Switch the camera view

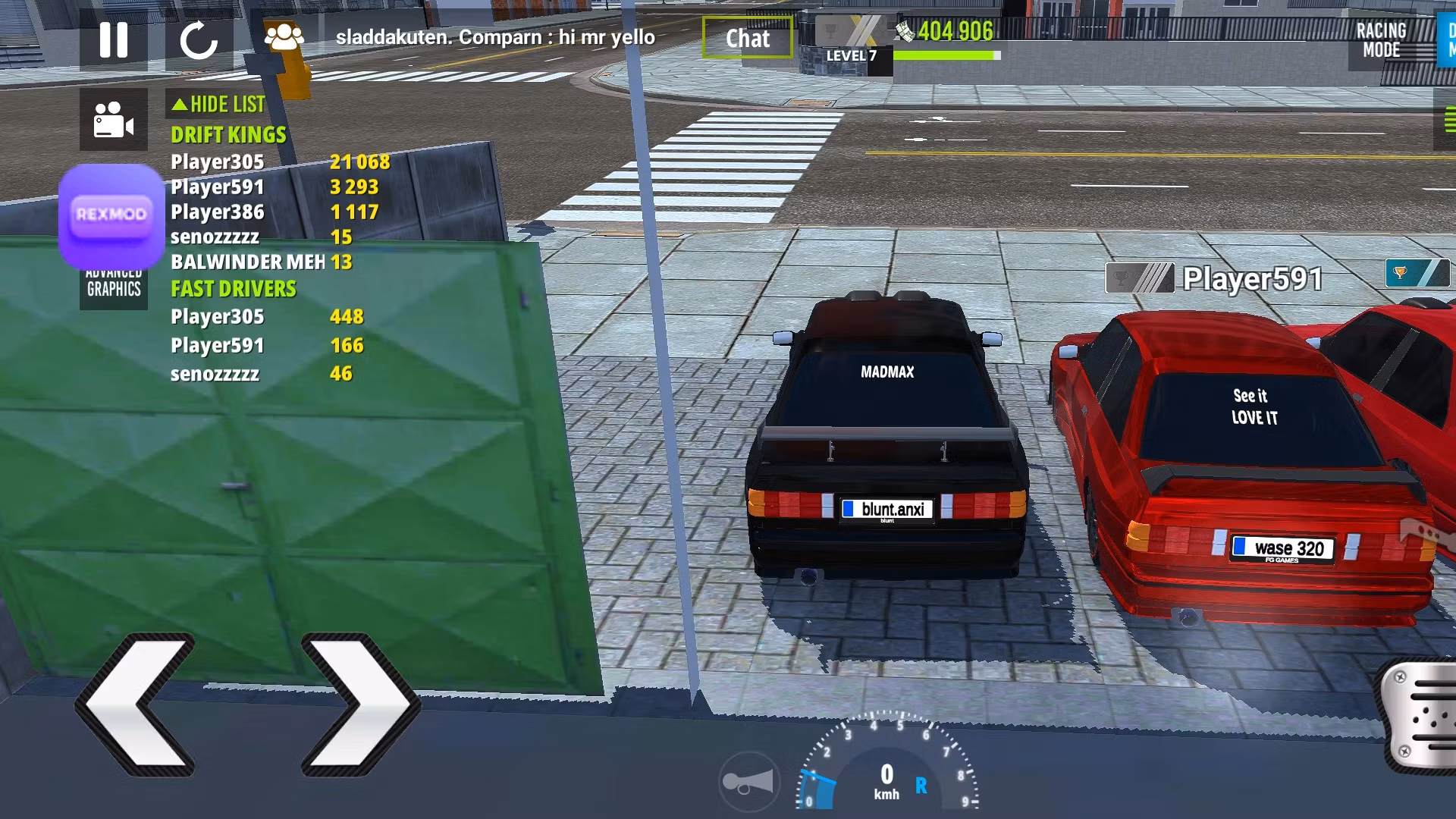point(114,120)
